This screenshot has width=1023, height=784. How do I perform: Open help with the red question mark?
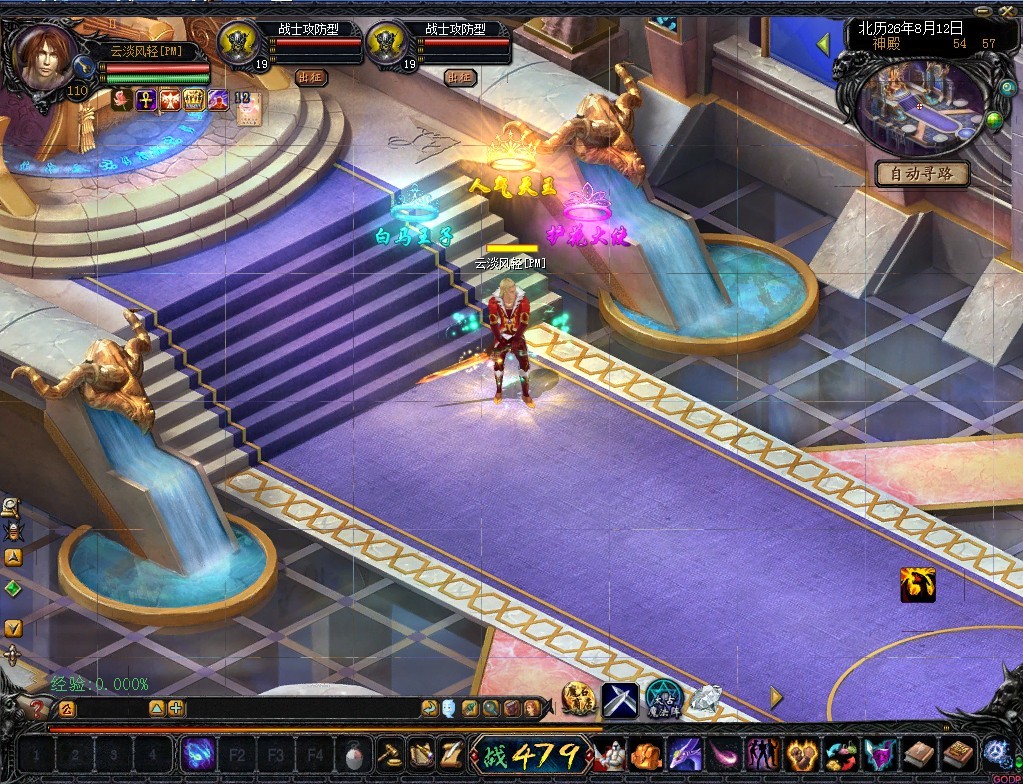(38, 709)
